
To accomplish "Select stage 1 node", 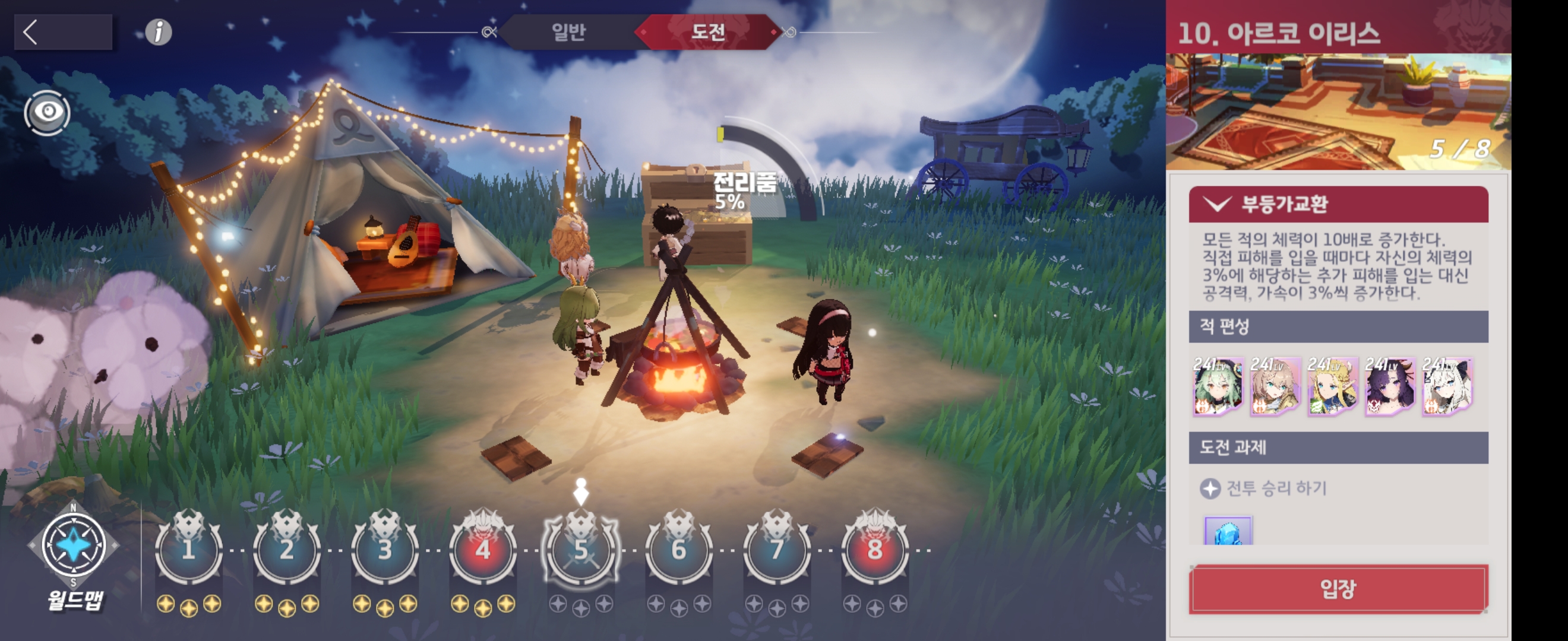I will pos(189,548).
